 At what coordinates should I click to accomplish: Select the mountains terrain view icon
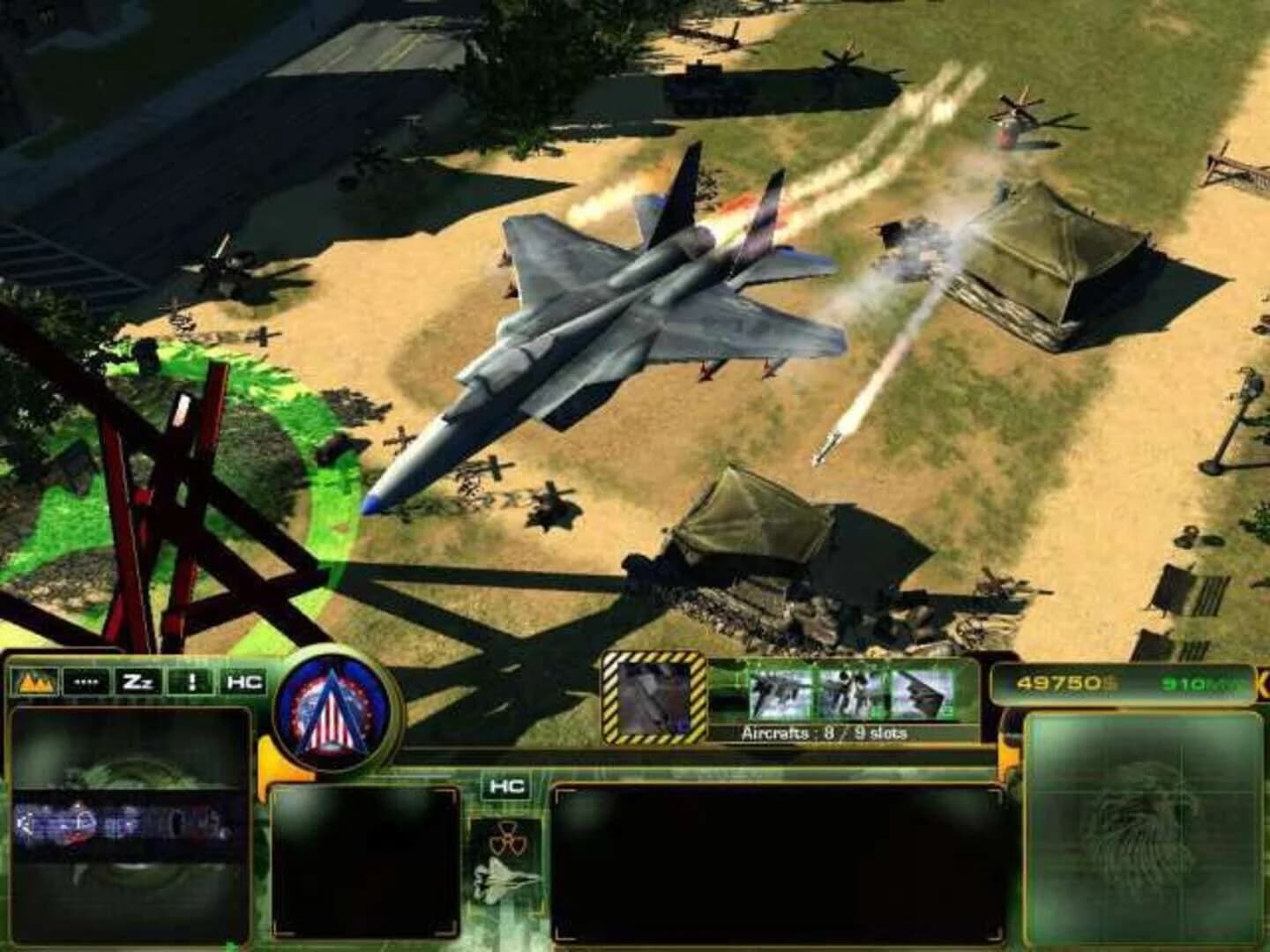click(34, 681)
